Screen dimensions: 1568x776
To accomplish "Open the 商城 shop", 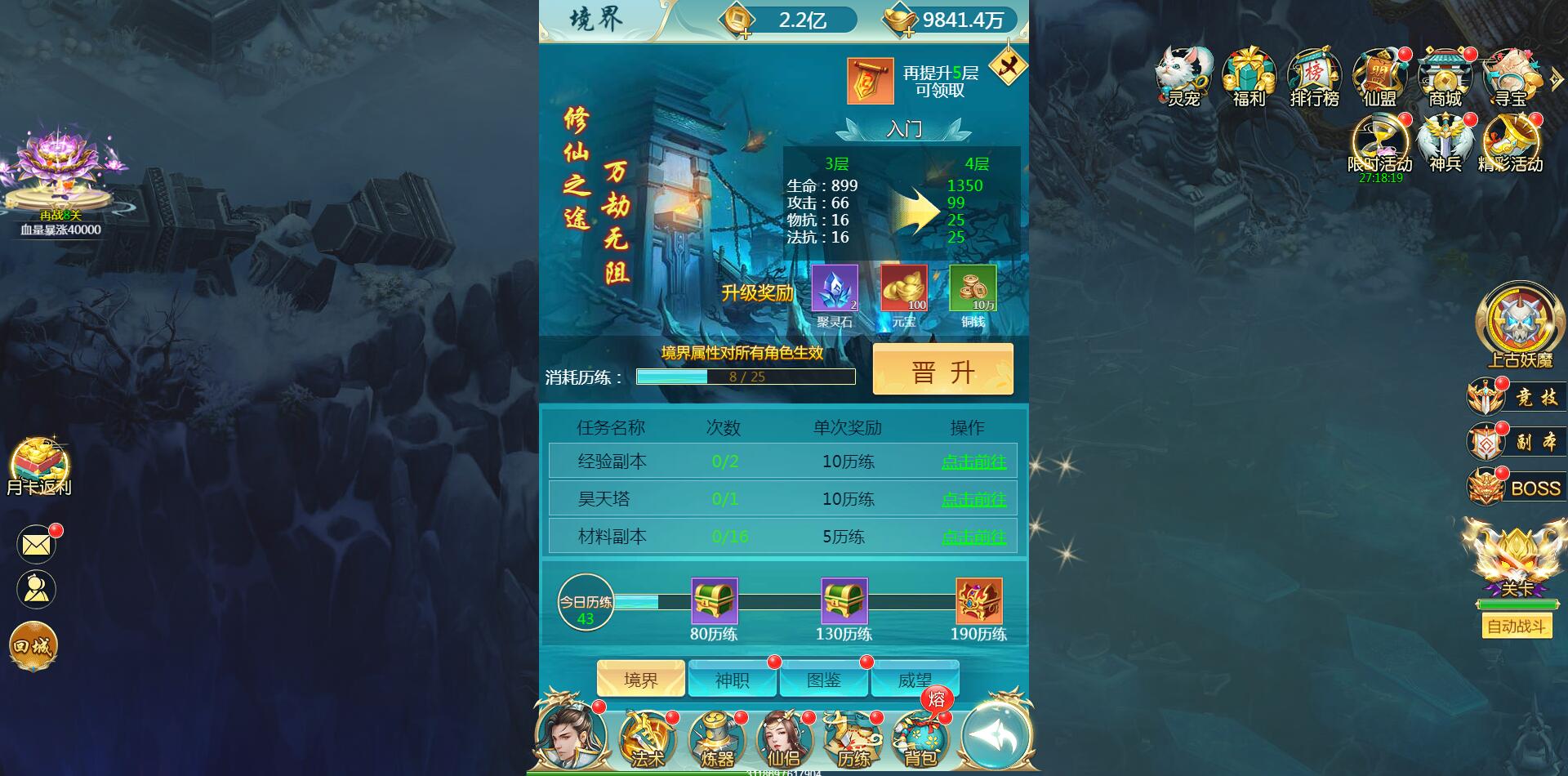I will [1444, 76].
